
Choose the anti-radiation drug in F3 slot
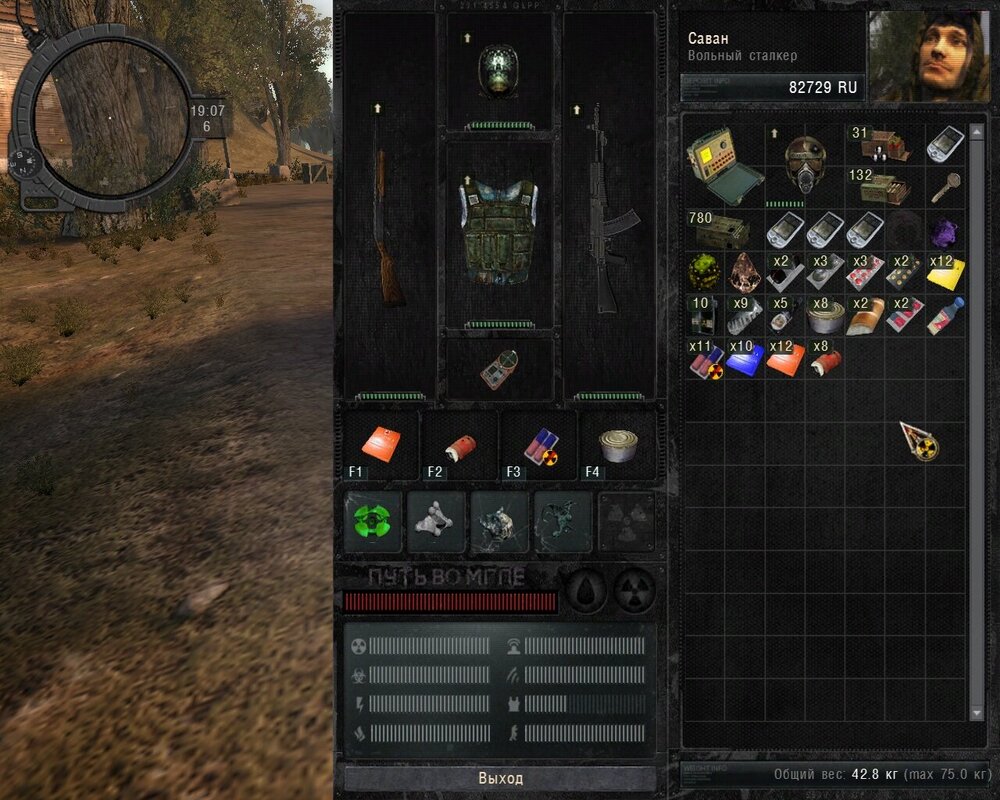click(539, 446)
